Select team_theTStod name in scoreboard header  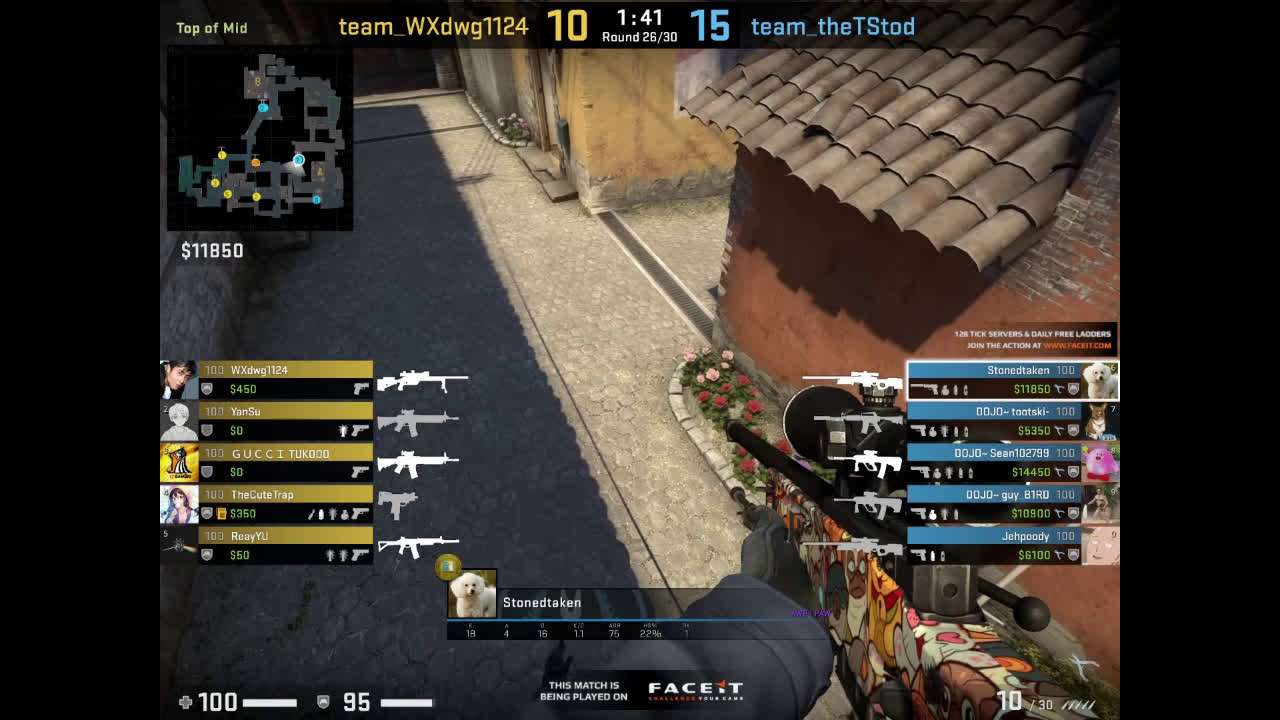(x=833, y=27)
